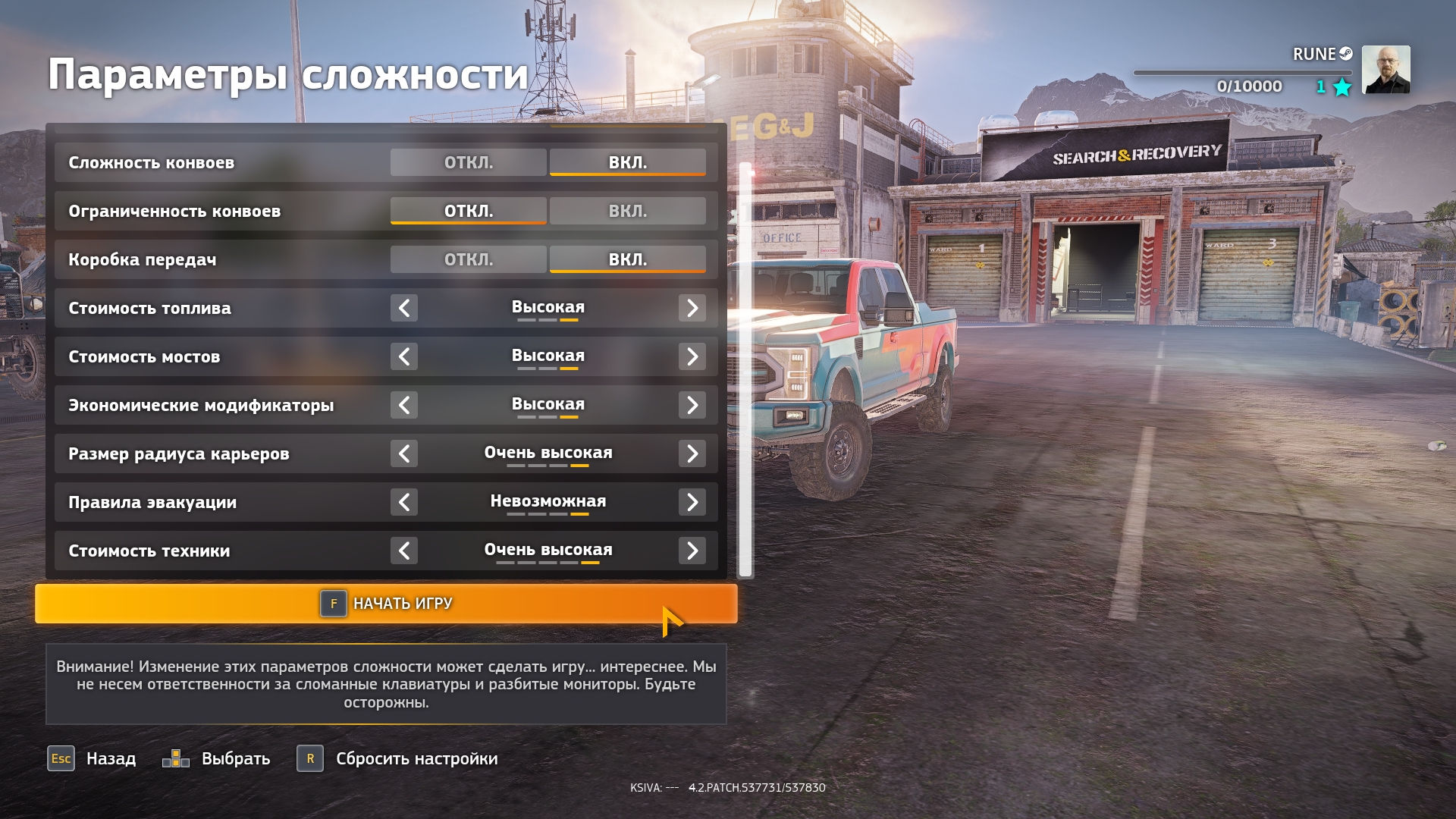Click left arrow for Экономические модификаторы

(404, 405)
